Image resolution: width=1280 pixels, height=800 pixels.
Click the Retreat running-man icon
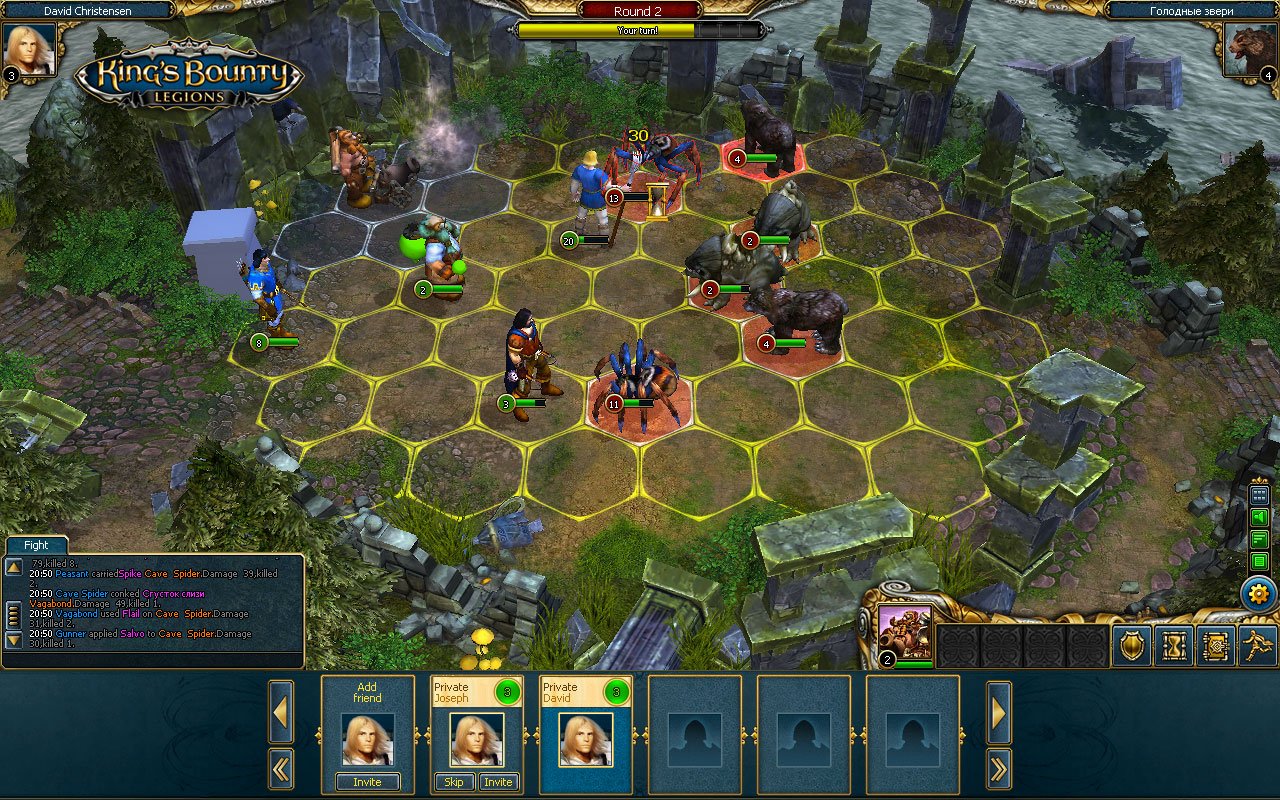(1257, 646)
